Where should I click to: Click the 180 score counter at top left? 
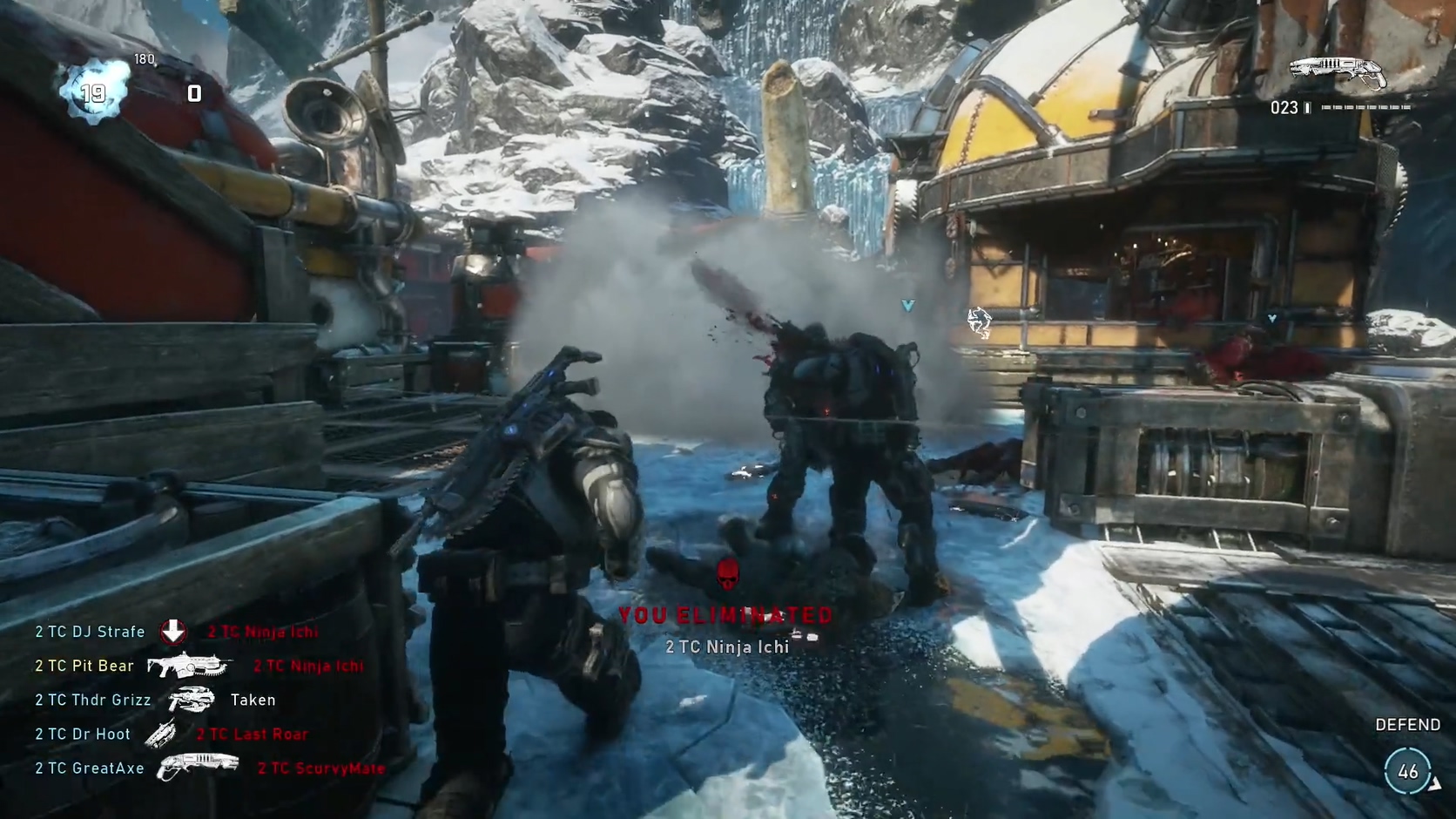144,59
